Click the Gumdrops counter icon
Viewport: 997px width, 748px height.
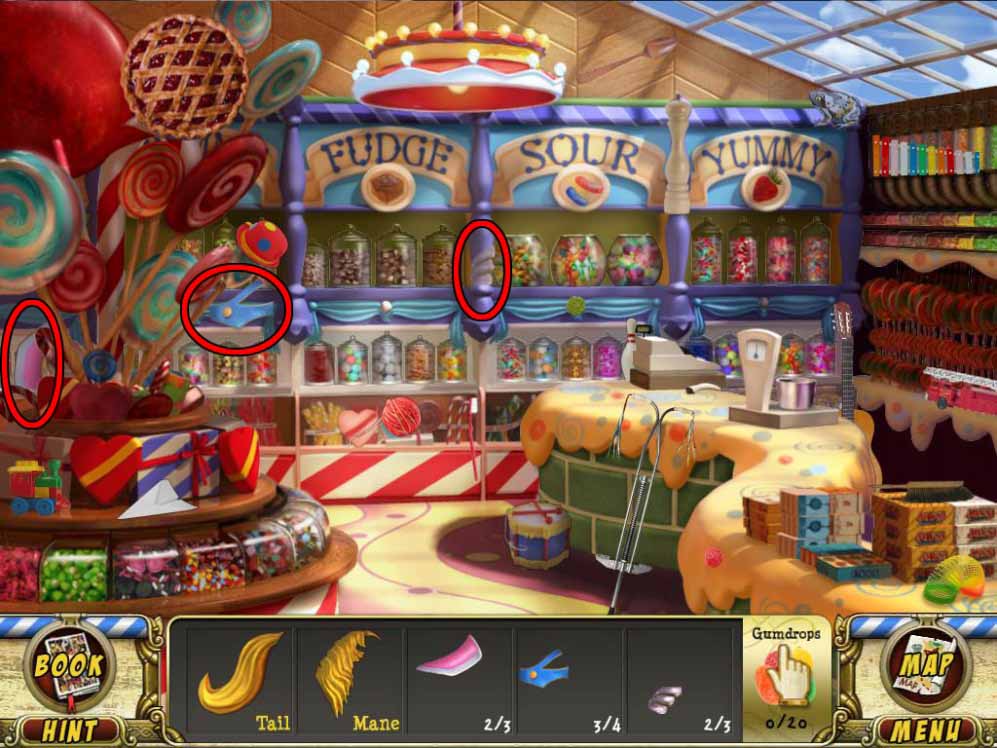point(787,669)
